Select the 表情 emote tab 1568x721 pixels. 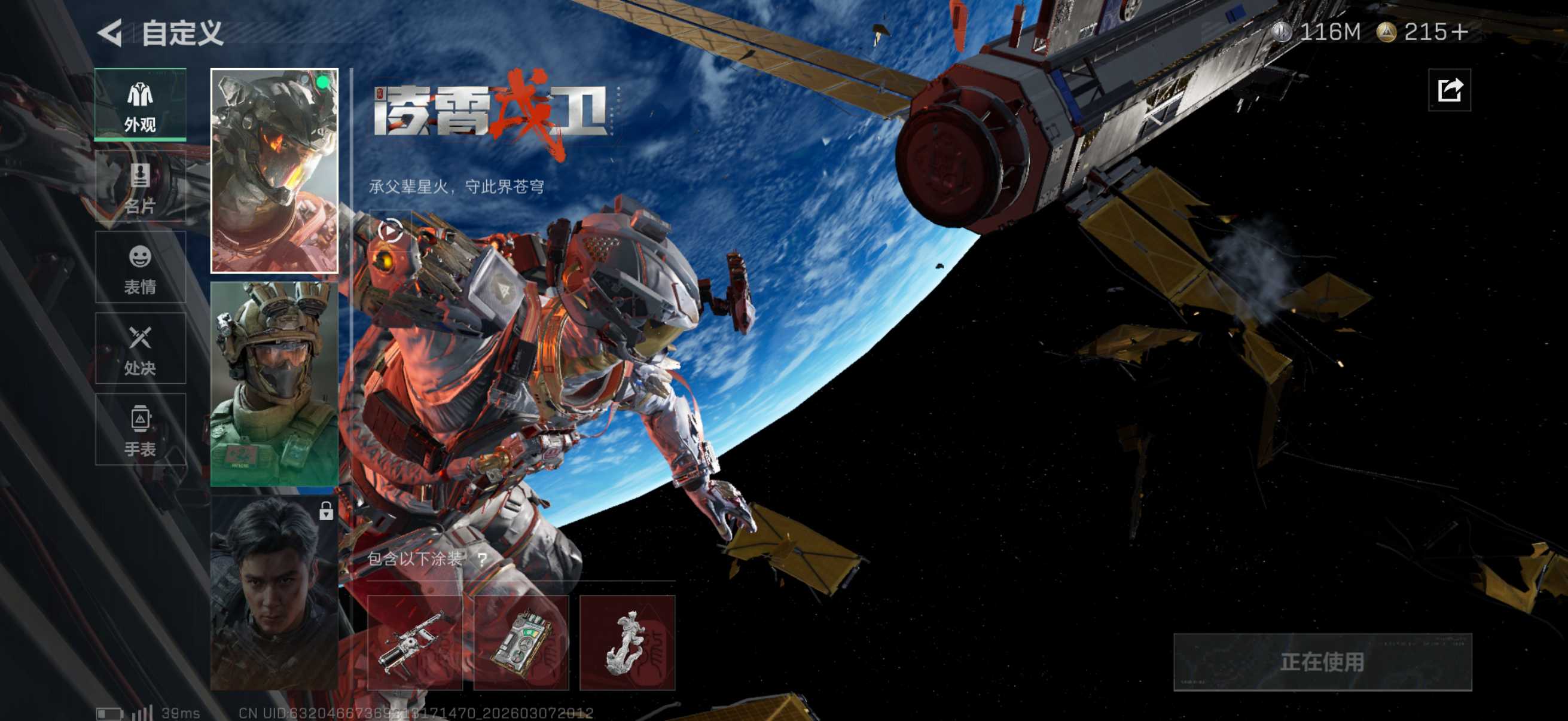click(x=140, y=268)
